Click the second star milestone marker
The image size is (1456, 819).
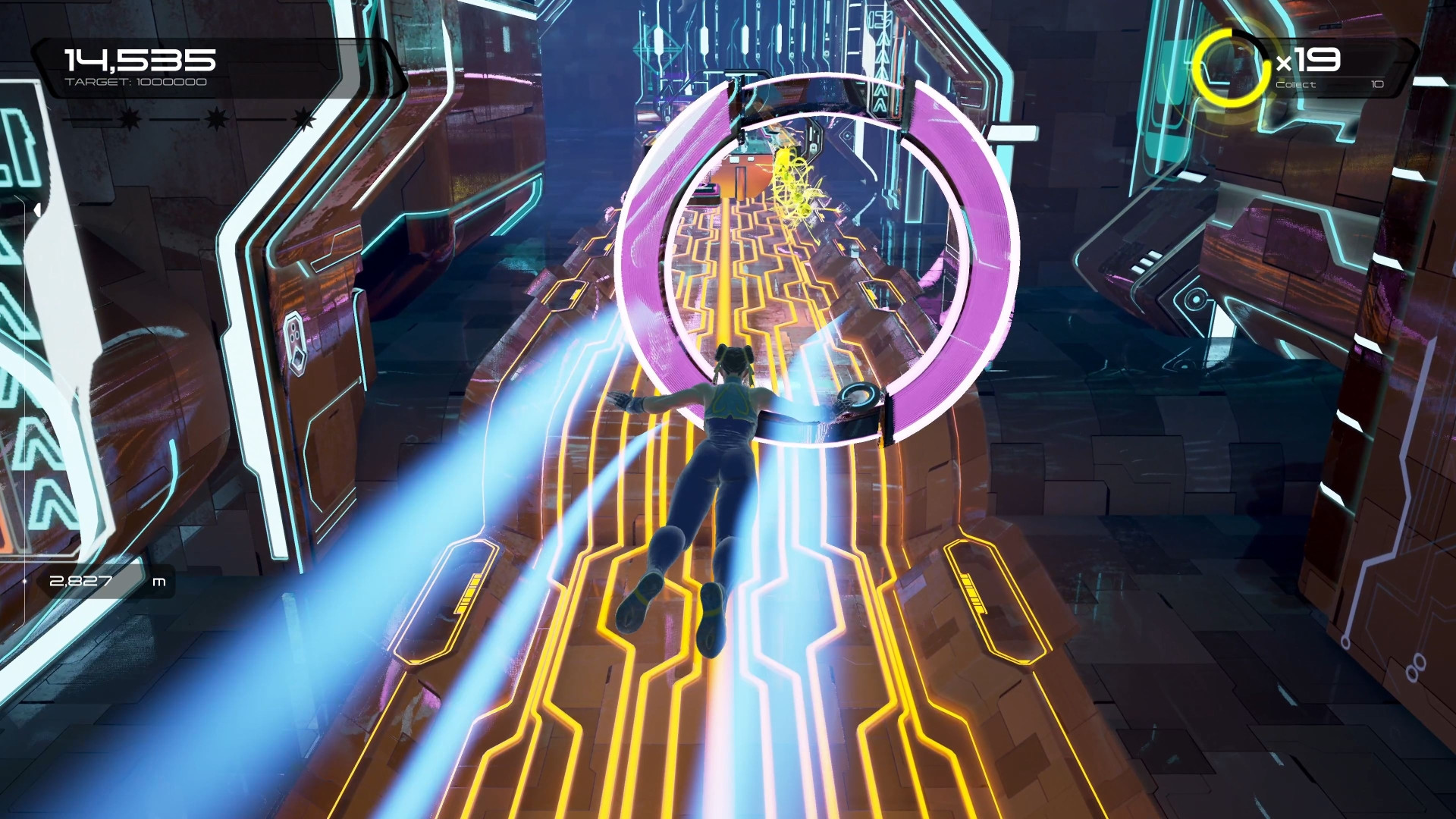point(216,119)
